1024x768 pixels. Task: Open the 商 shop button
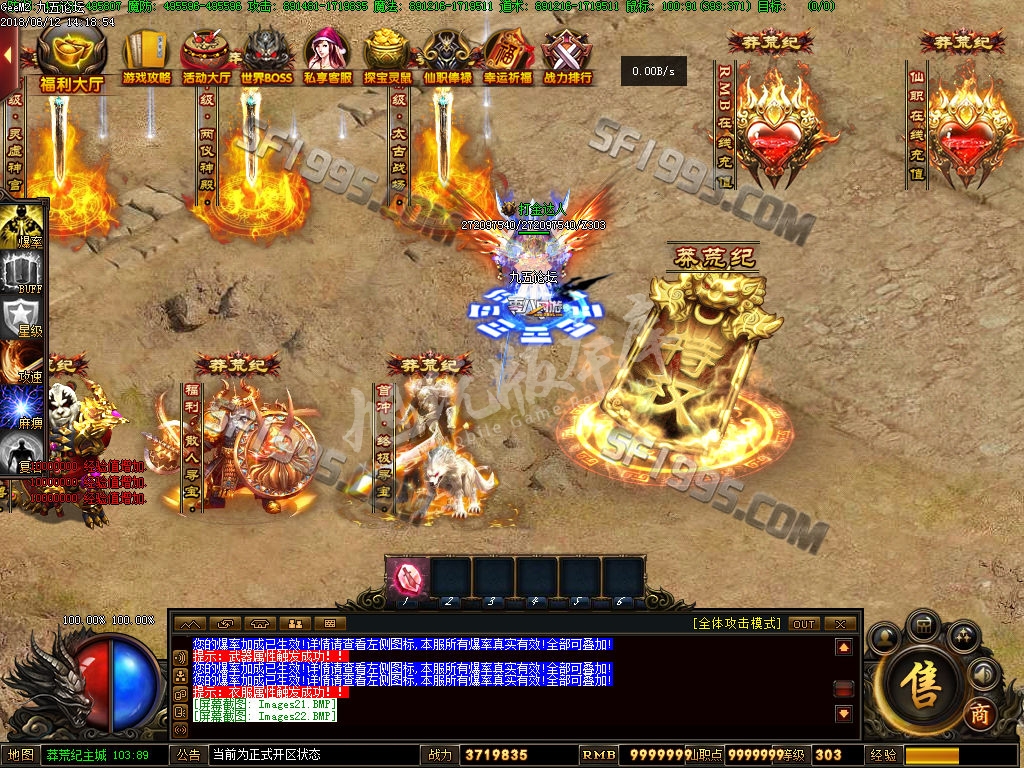click(980, 716)
